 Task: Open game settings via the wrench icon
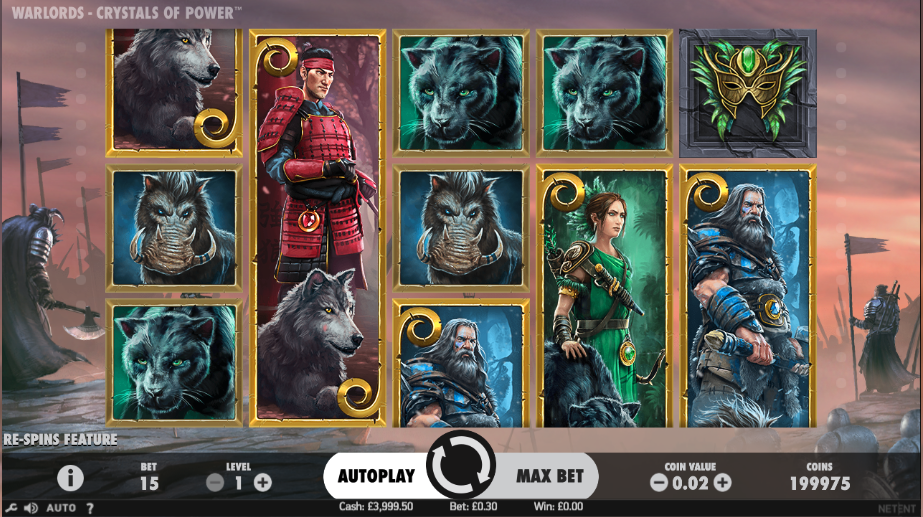(11, 508)
